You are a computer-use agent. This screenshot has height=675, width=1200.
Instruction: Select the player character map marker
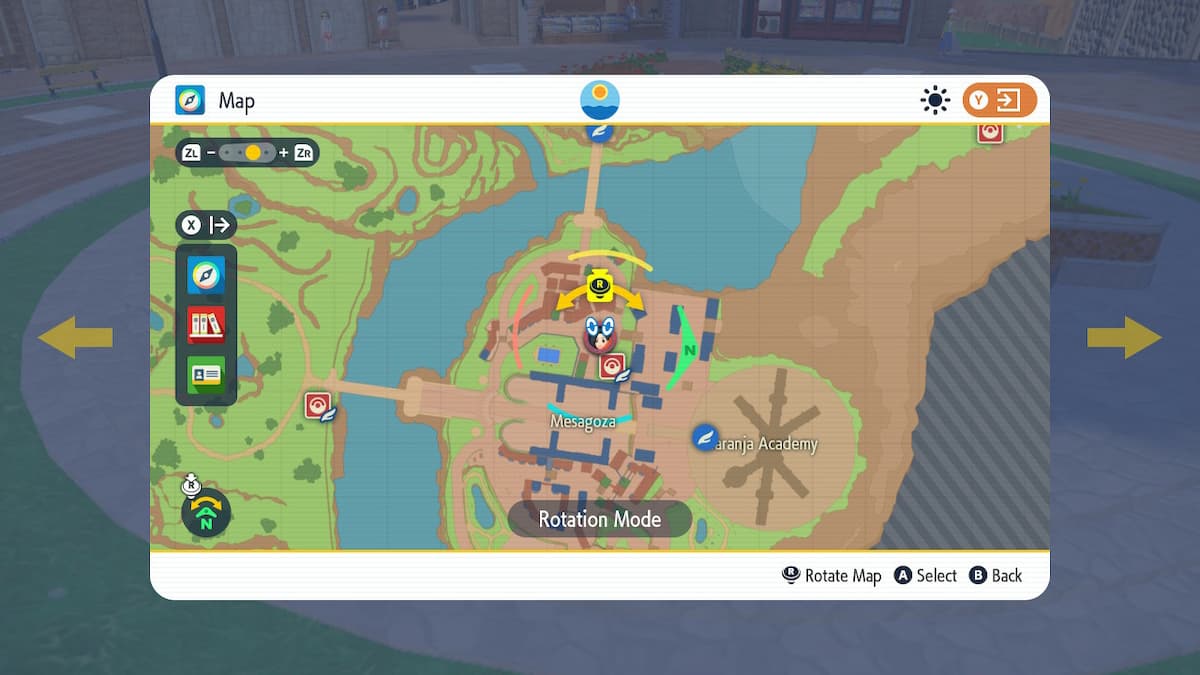tap(599, 334)
